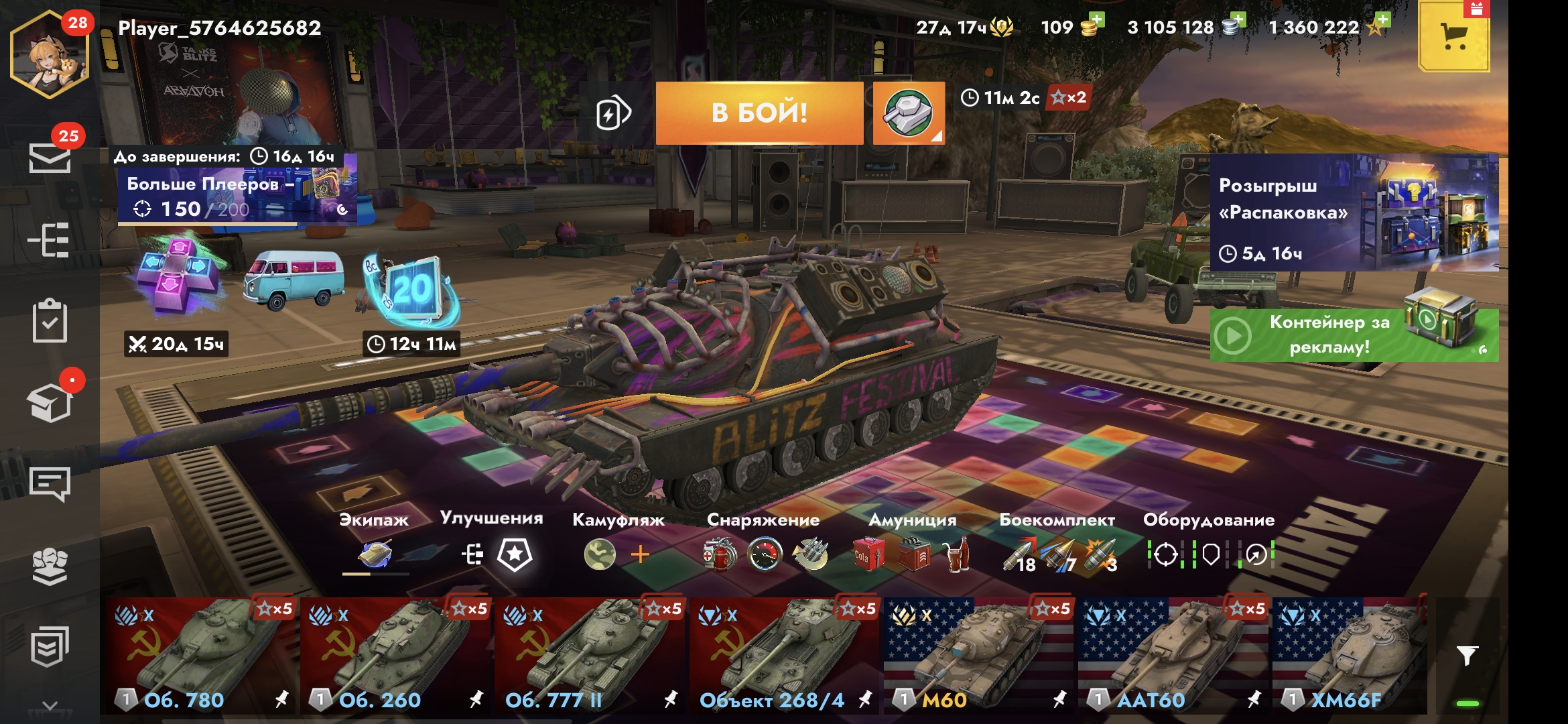Watch ad via Контейнер за рекламу
Viewport: 1568px width, 724px height.
(x=1354, y=335)
